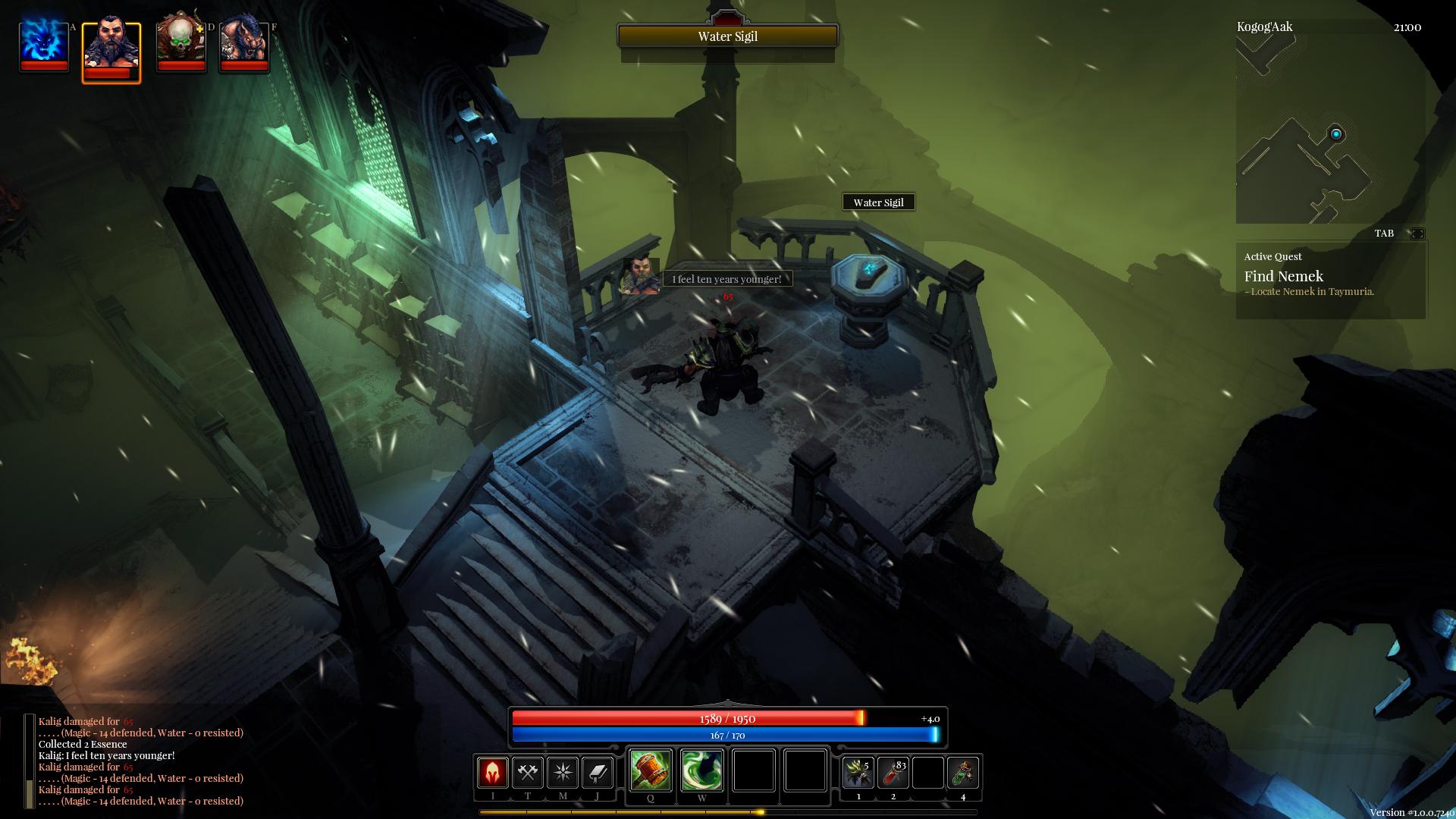This screenshot has width=1456, height=819.
Task: Use the herb item in quick slot 1
Action: click(x=858, y=773)
